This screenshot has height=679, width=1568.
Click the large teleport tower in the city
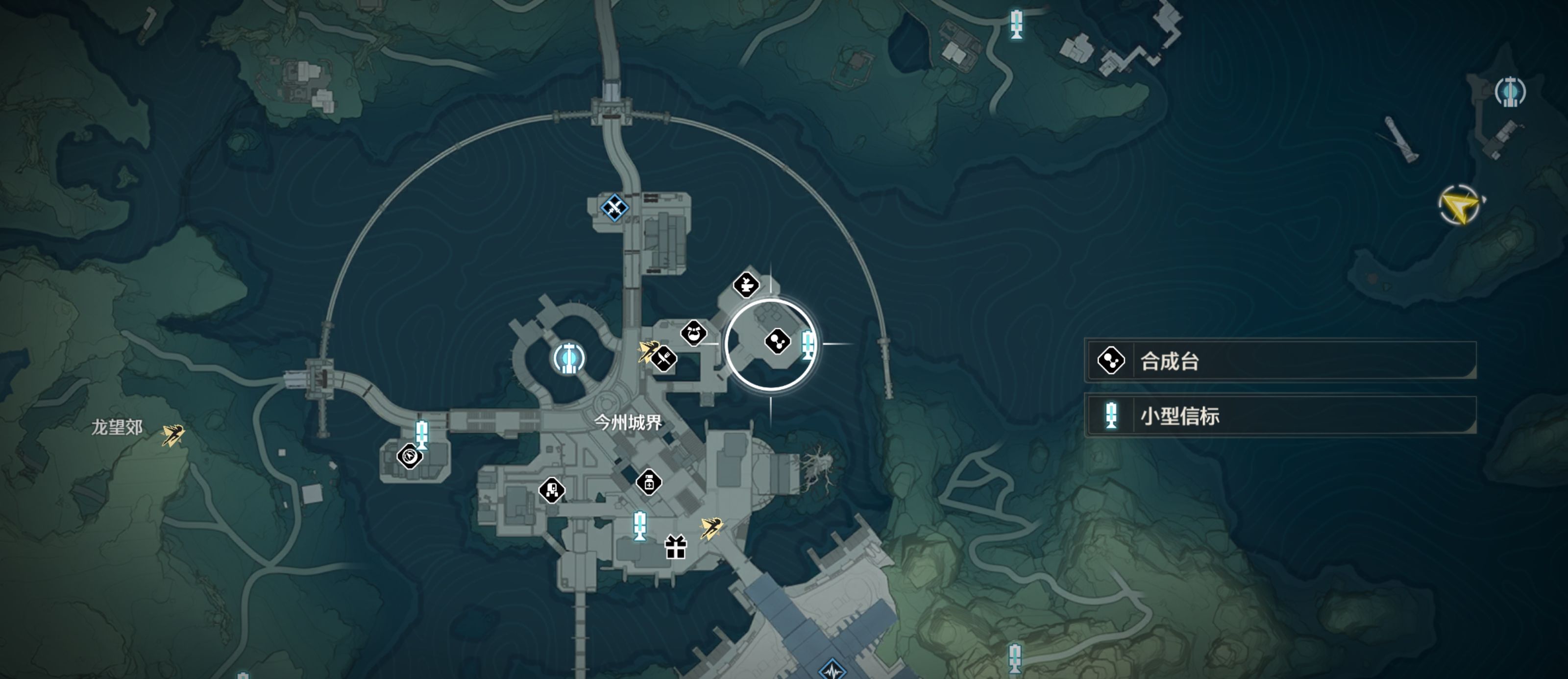[x=569, y=358]
